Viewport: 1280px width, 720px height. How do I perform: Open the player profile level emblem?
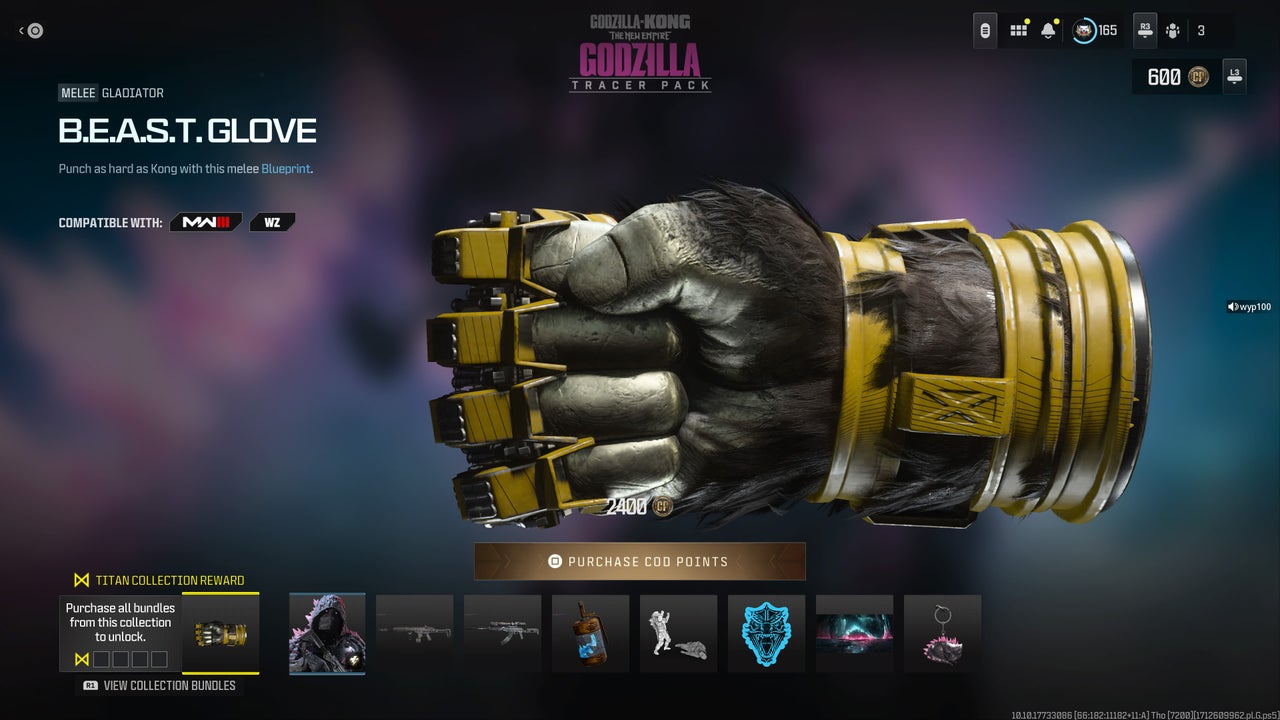coord(1084,30)
